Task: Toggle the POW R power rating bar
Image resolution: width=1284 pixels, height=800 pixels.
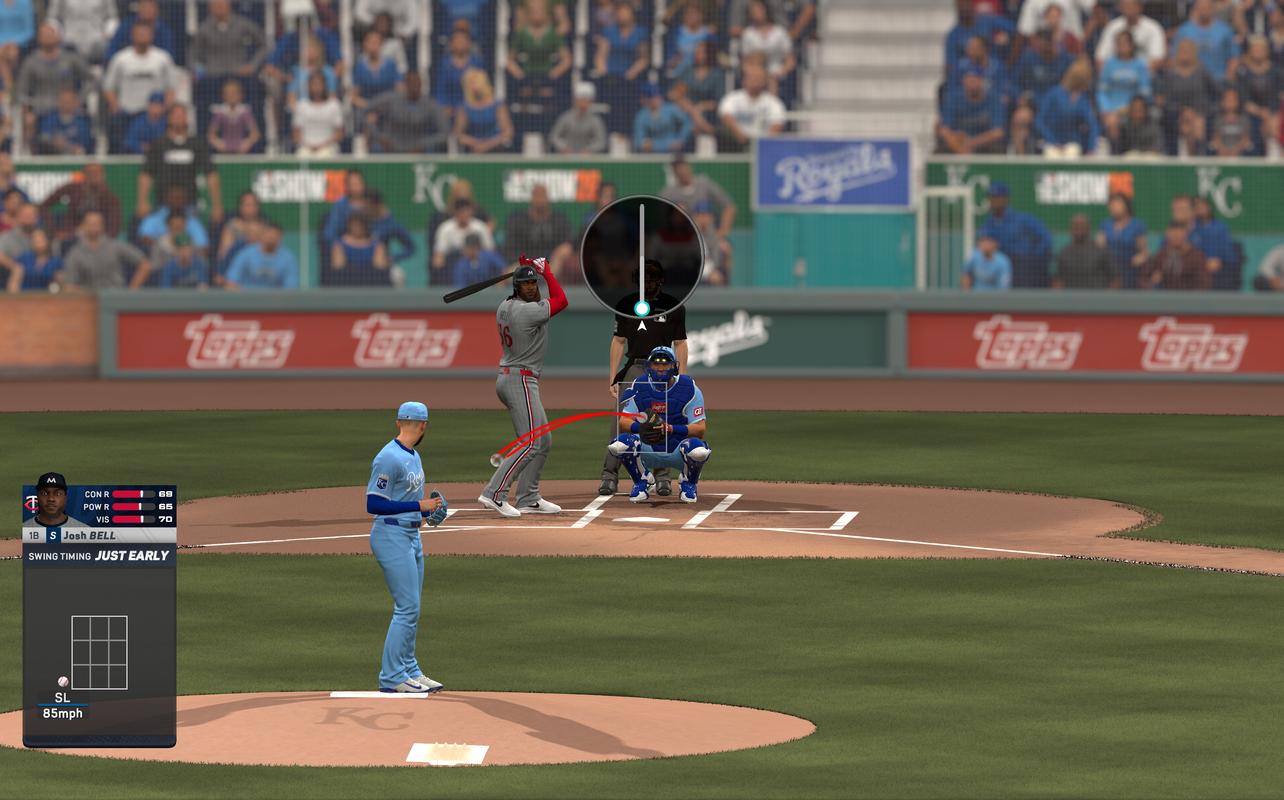Action: (132, 504)
